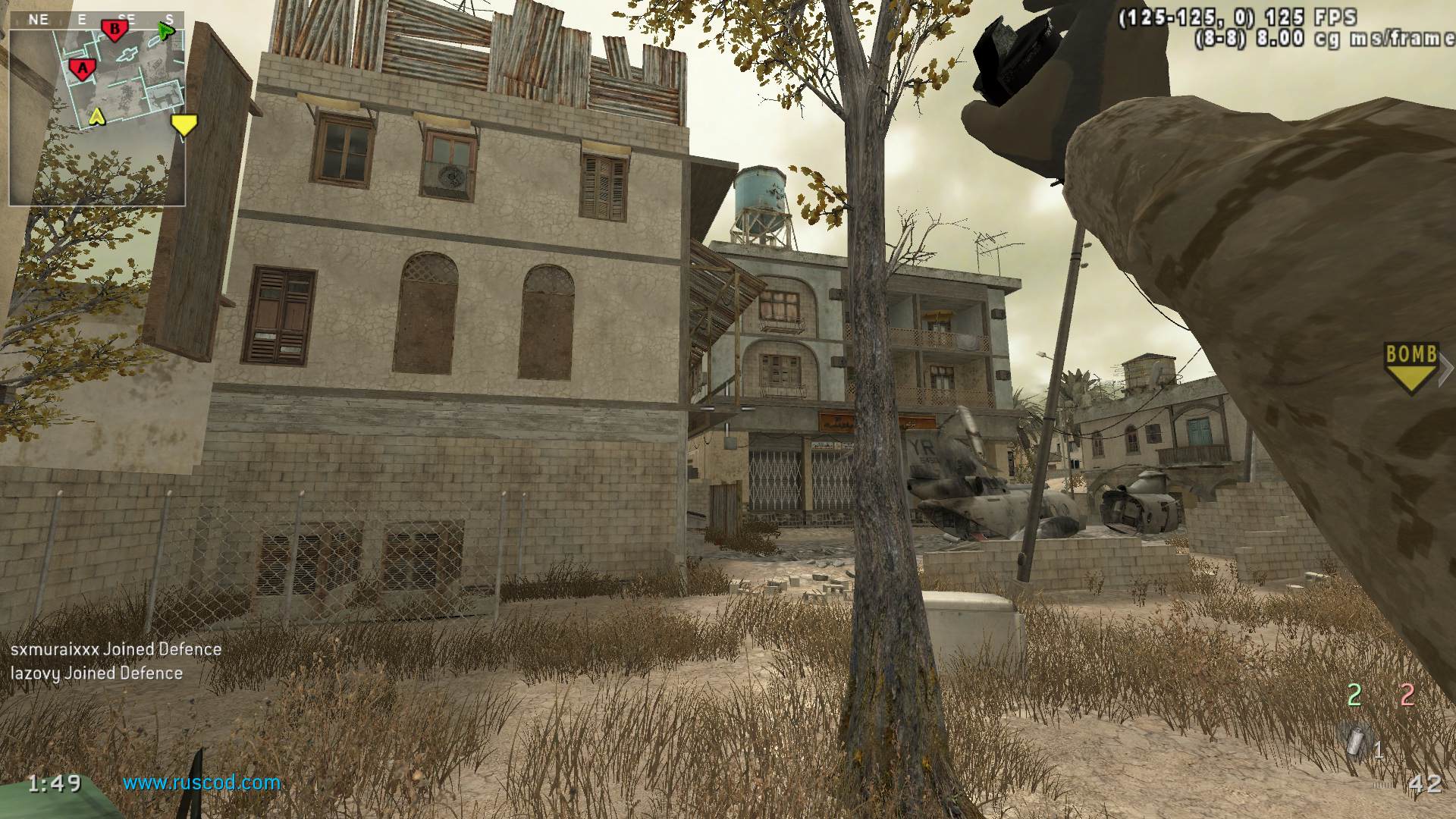Click the yellow player arrow on the minimap

click(x=96, y=116)
